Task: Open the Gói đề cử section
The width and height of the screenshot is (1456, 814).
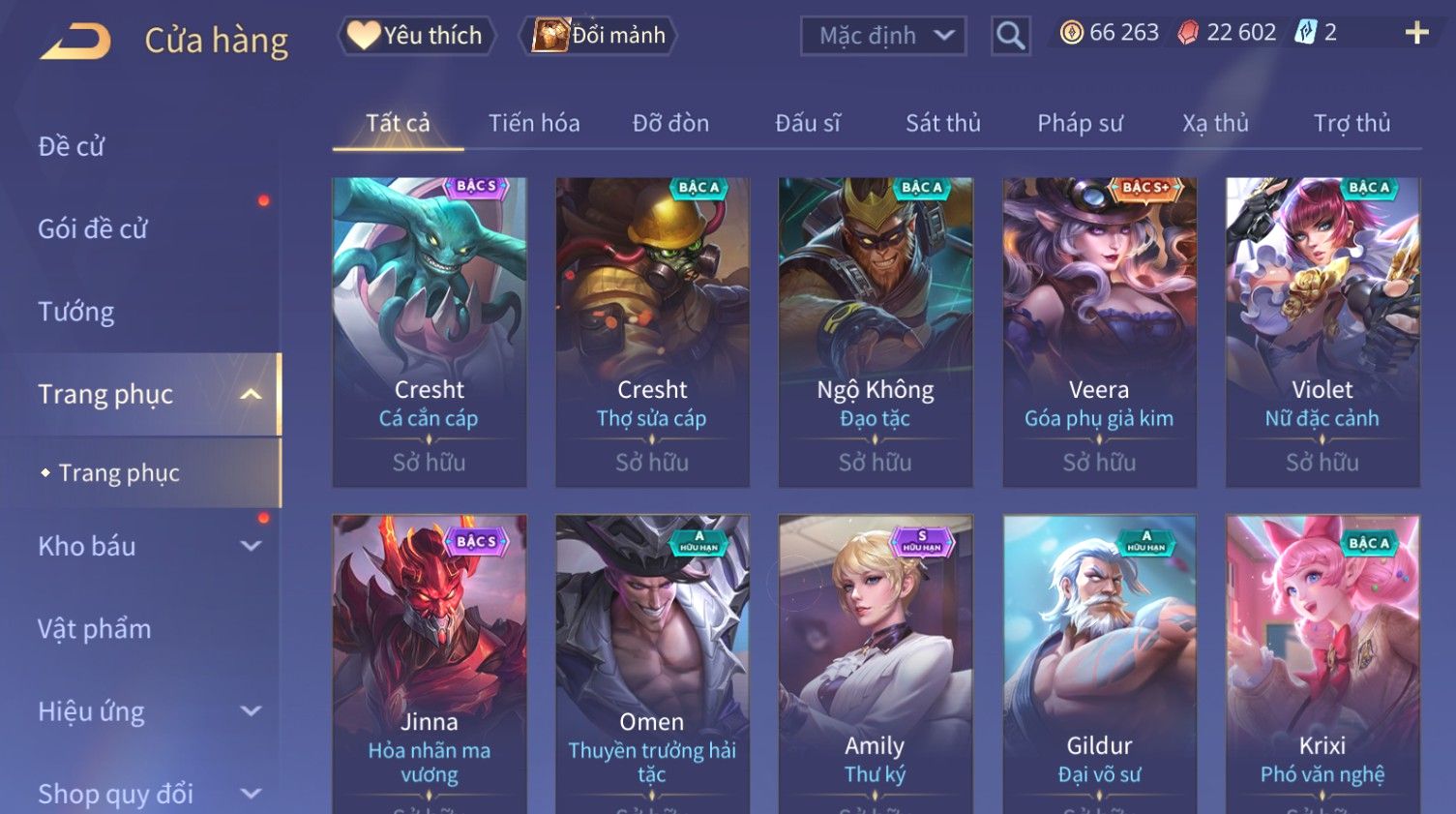Action: tap(93, 228)
